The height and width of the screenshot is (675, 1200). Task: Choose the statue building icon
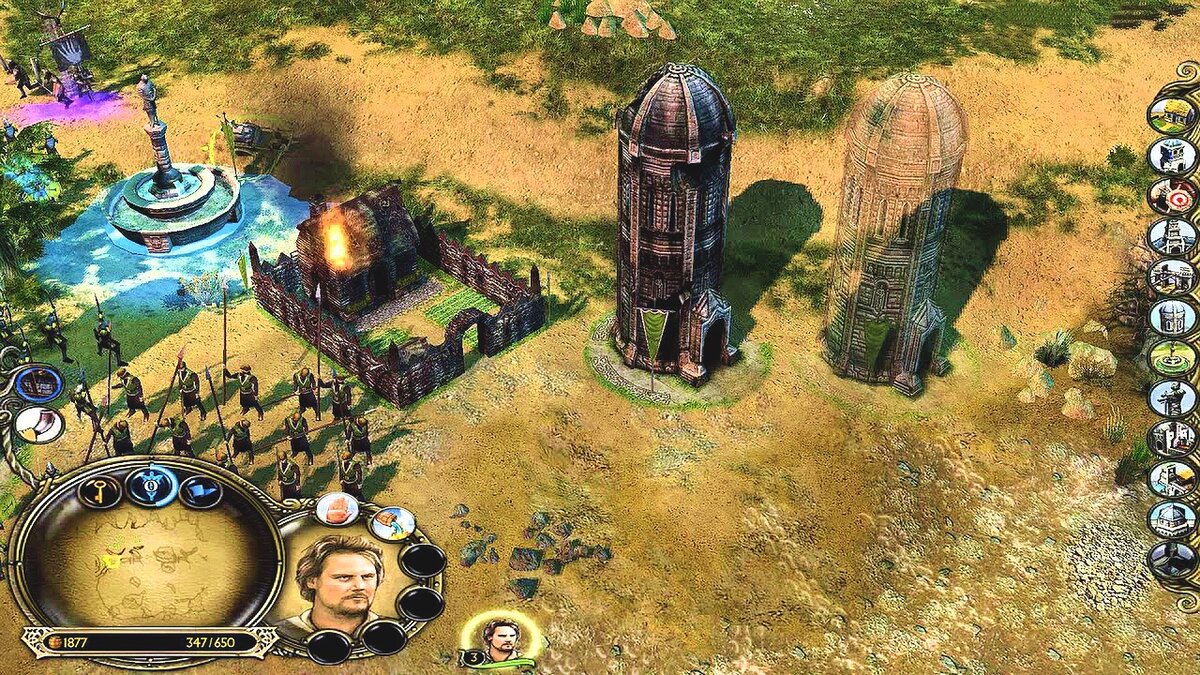(1172, 398)
